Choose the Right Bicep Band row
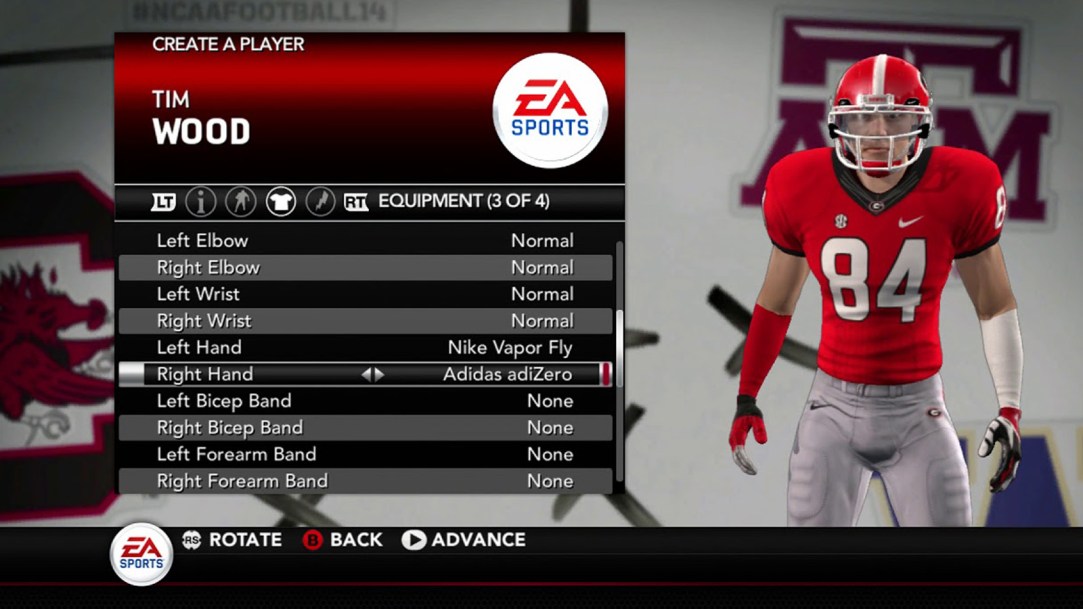This screenshot has width=1083, height=609. pyautogui.click(x=365, y=428)
